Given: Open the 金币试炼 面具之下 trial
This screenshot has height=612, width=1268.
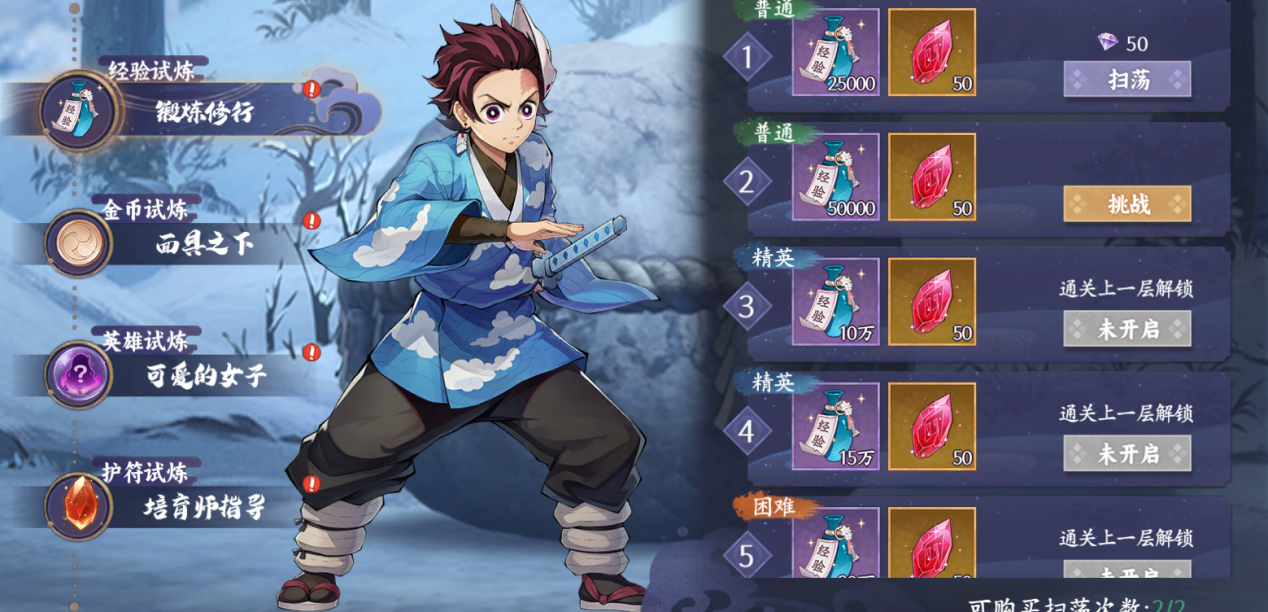Looking at the screenshot, I should (x=190, y=243).
